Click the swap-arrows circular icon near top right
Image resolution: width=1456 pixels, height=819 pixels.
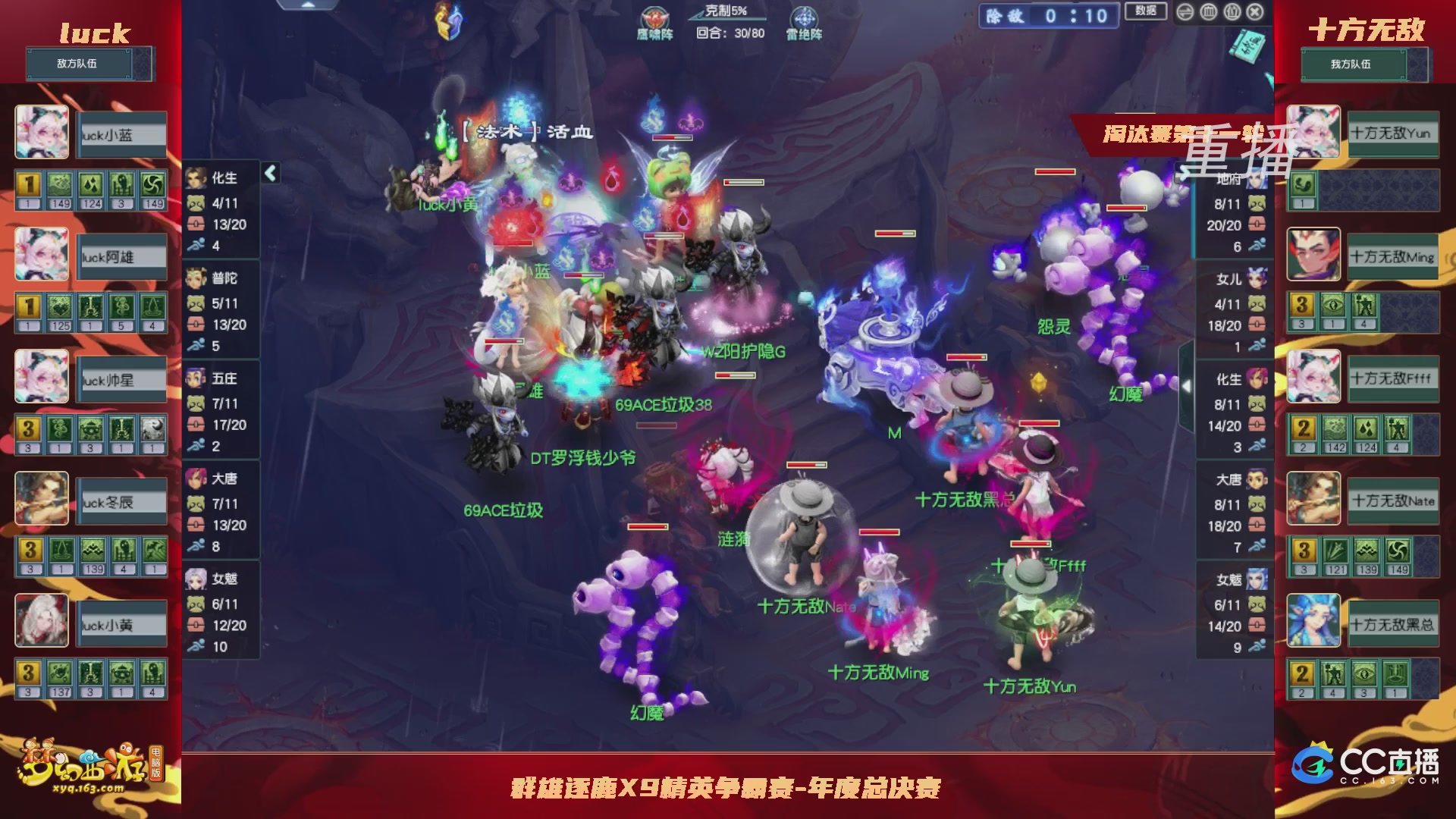tap(1185, 11)
